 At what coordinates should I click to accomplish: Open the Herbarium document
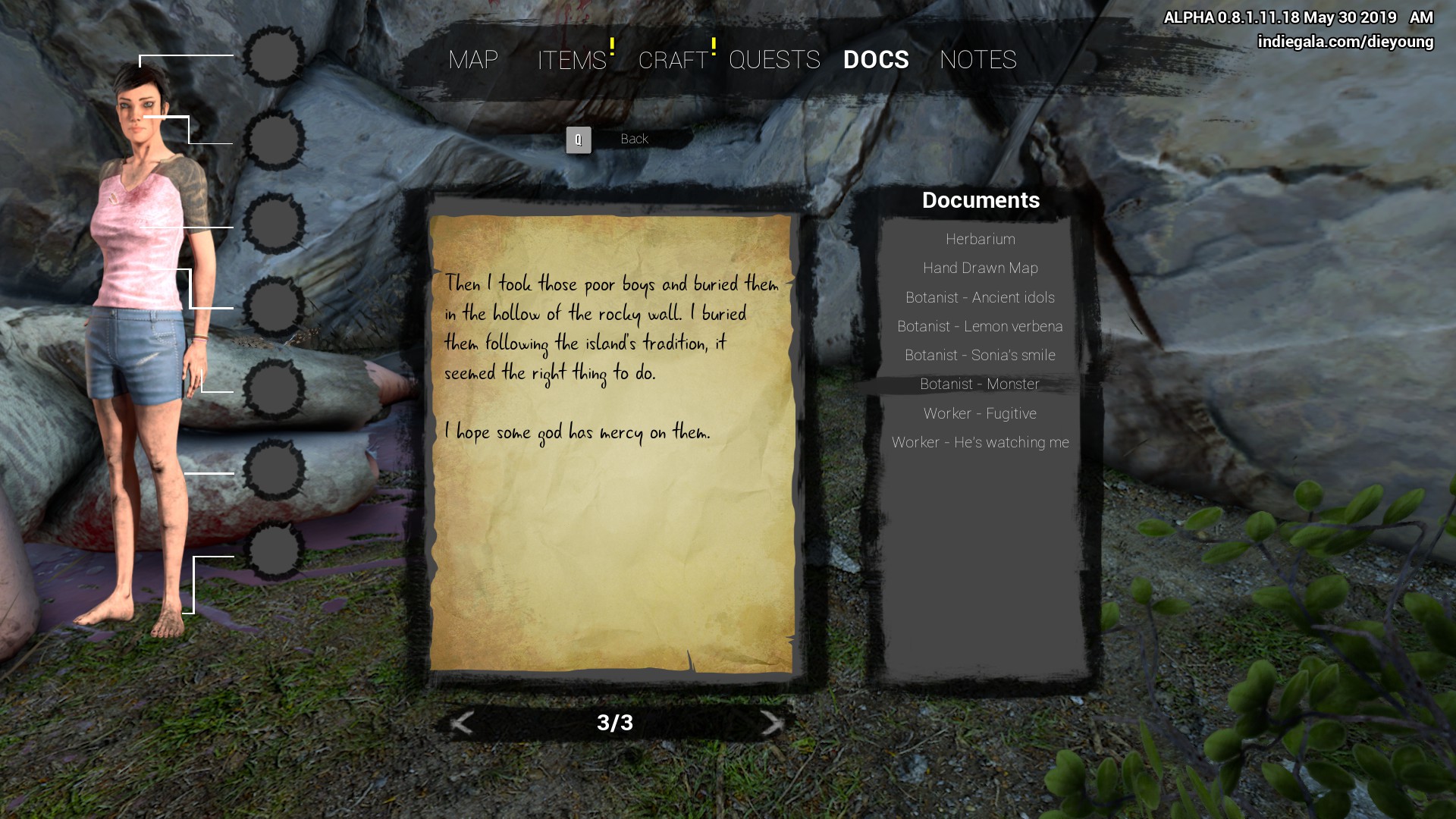click(x=980, y=239)
